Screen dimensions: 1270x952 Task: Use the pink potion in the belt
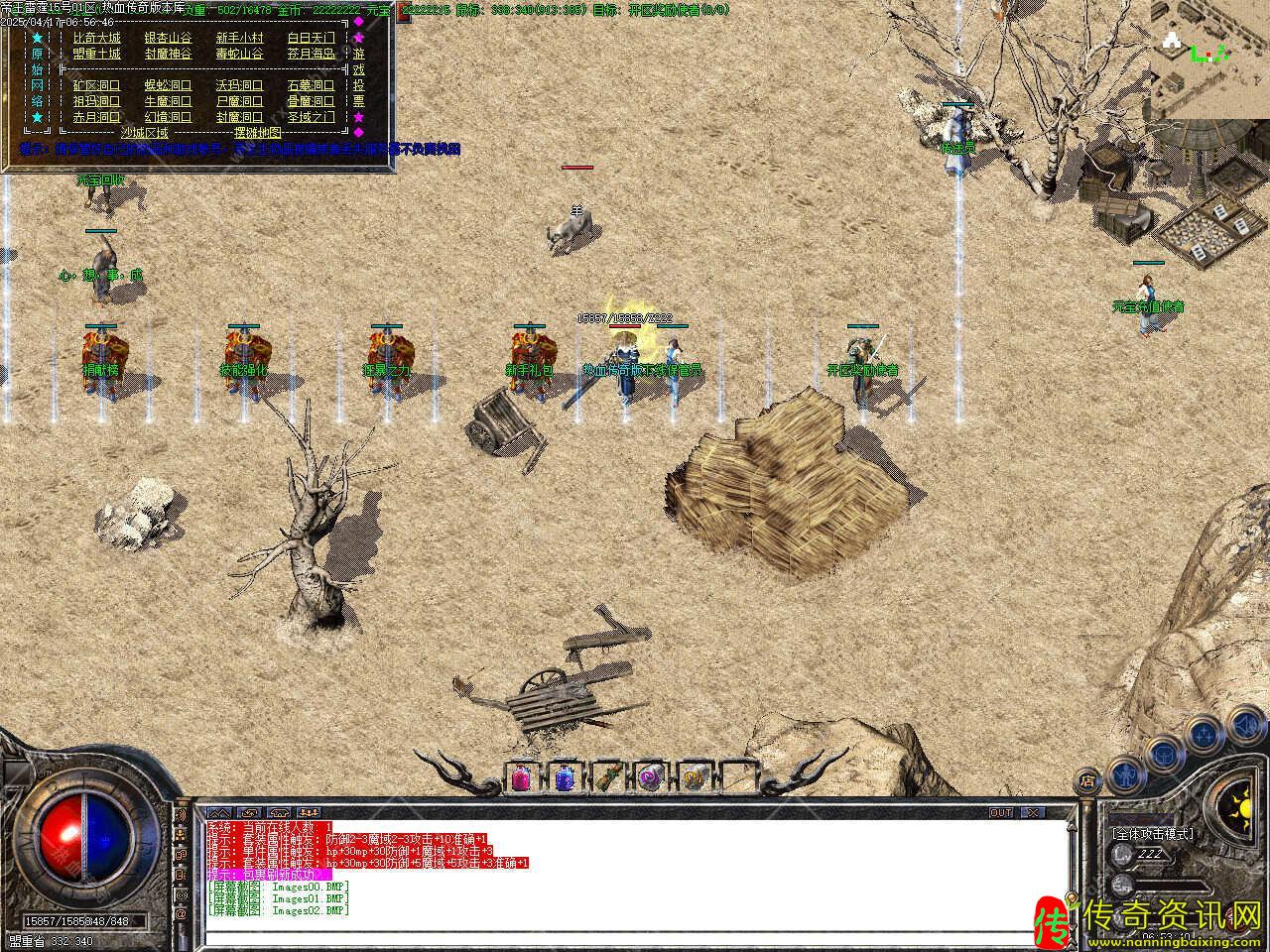pos(521,778)
